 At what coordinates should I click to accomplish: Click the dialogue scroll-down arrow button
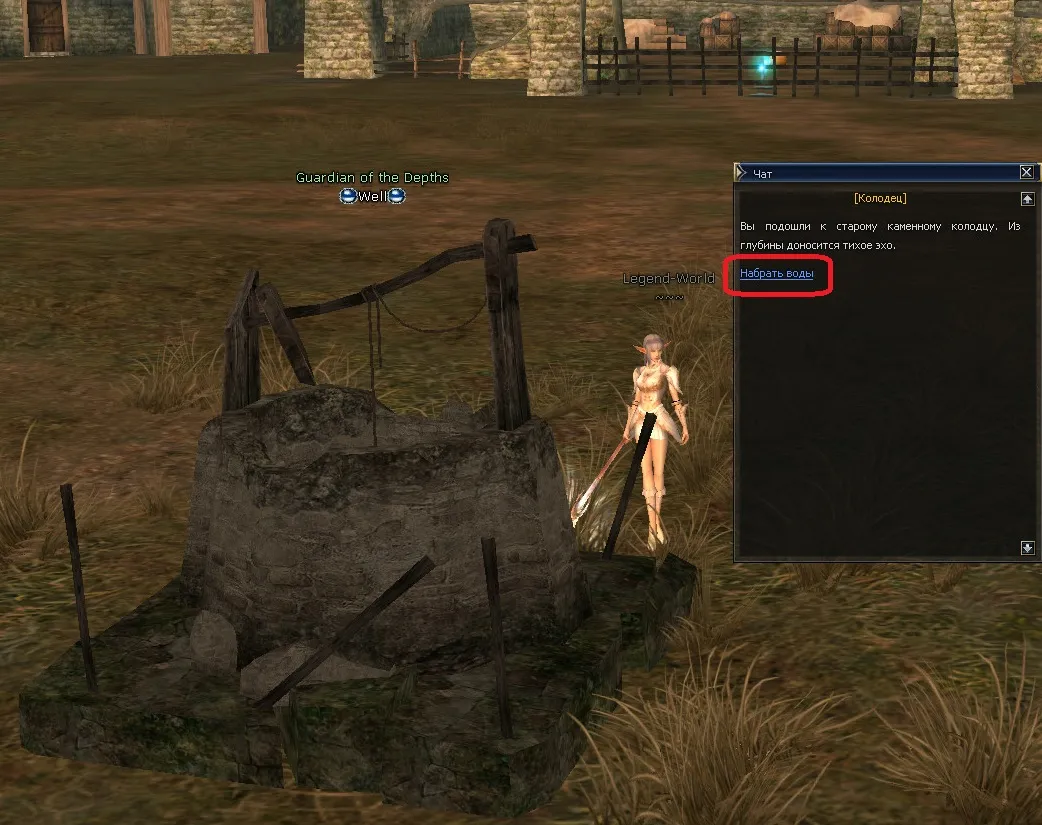pos(1026,547)
